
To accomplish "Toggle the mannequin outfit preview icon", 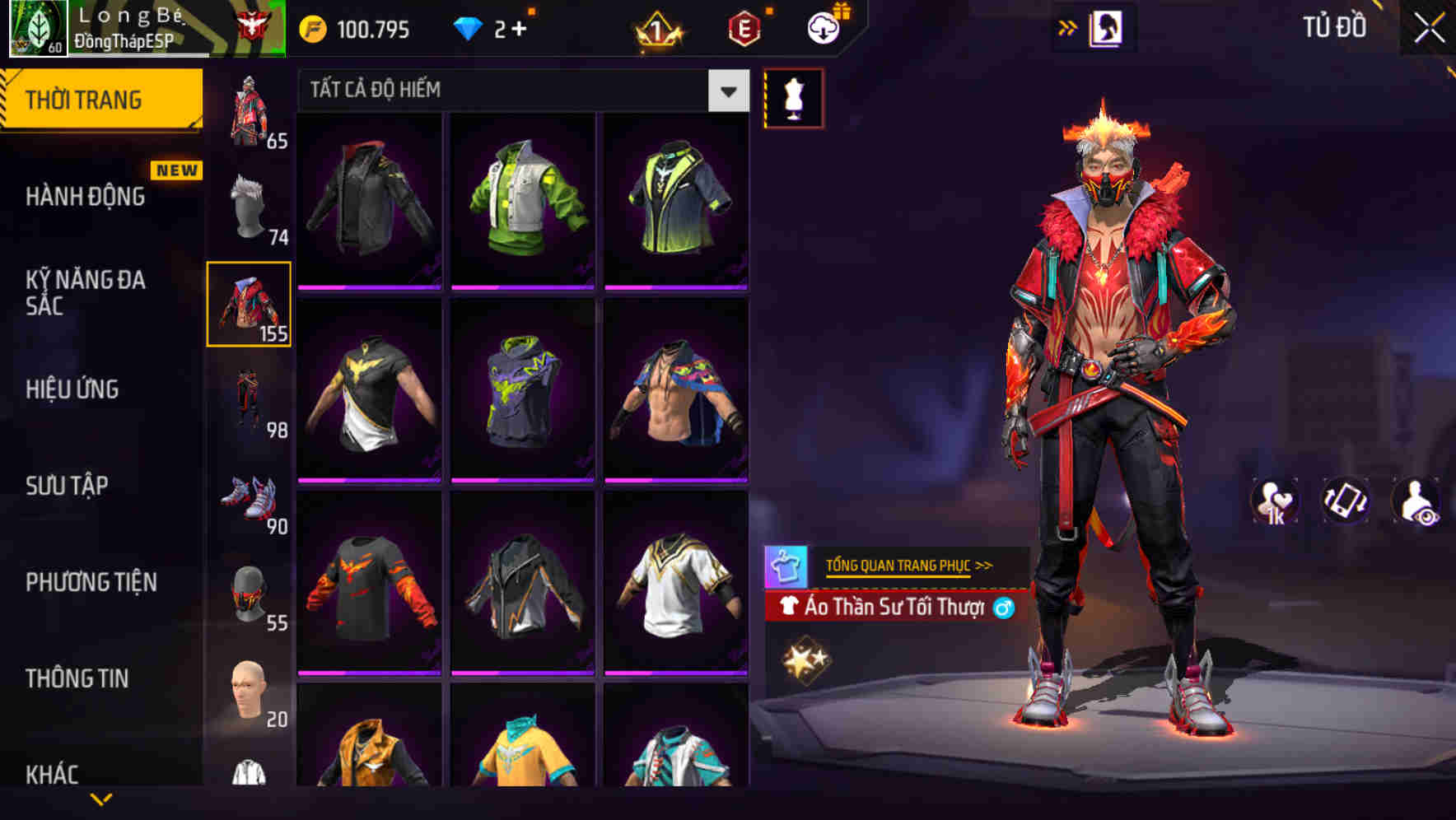I will tap(793, 98).
